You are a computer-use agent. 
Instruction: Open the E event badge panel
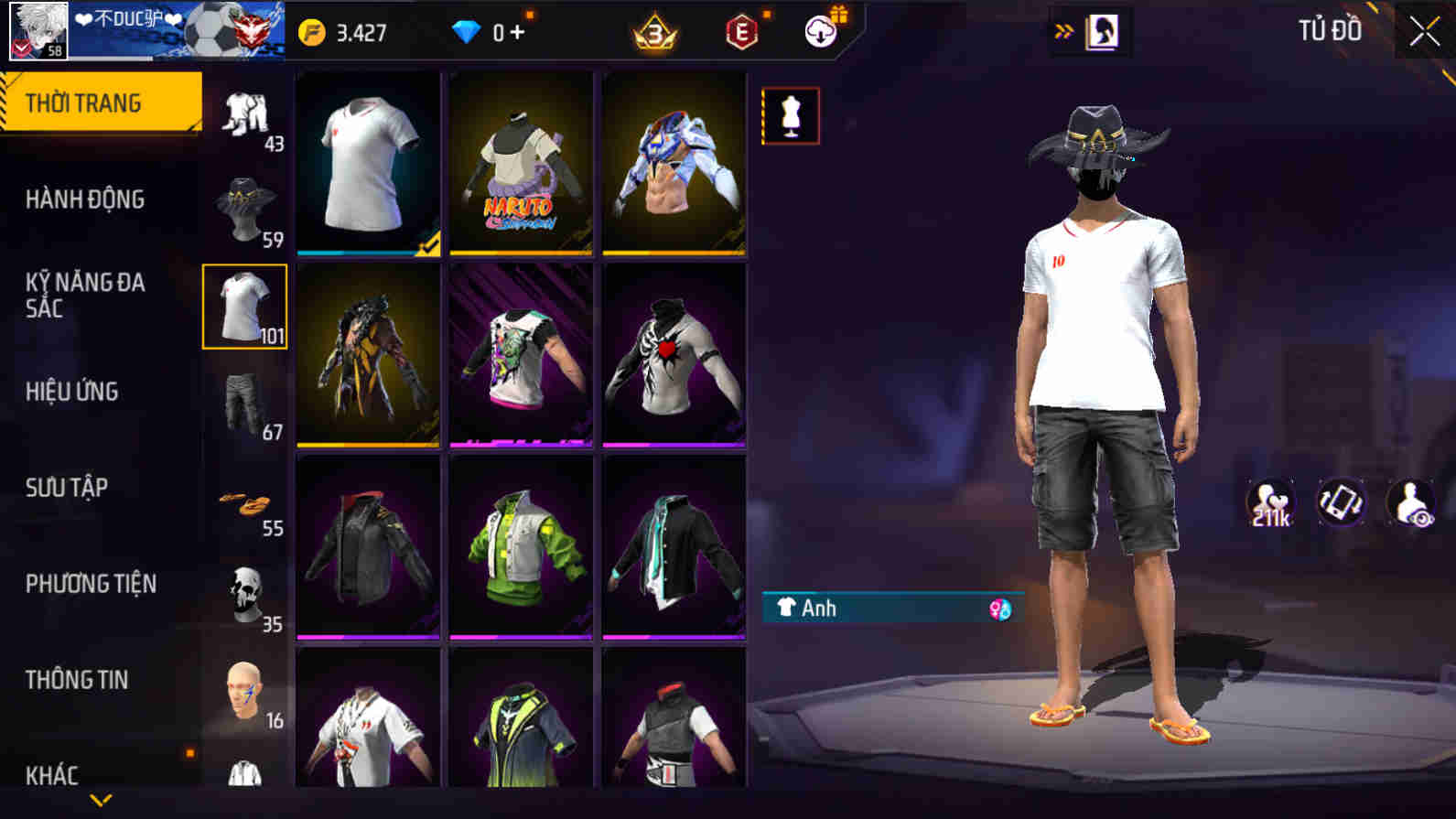[743, 32]
